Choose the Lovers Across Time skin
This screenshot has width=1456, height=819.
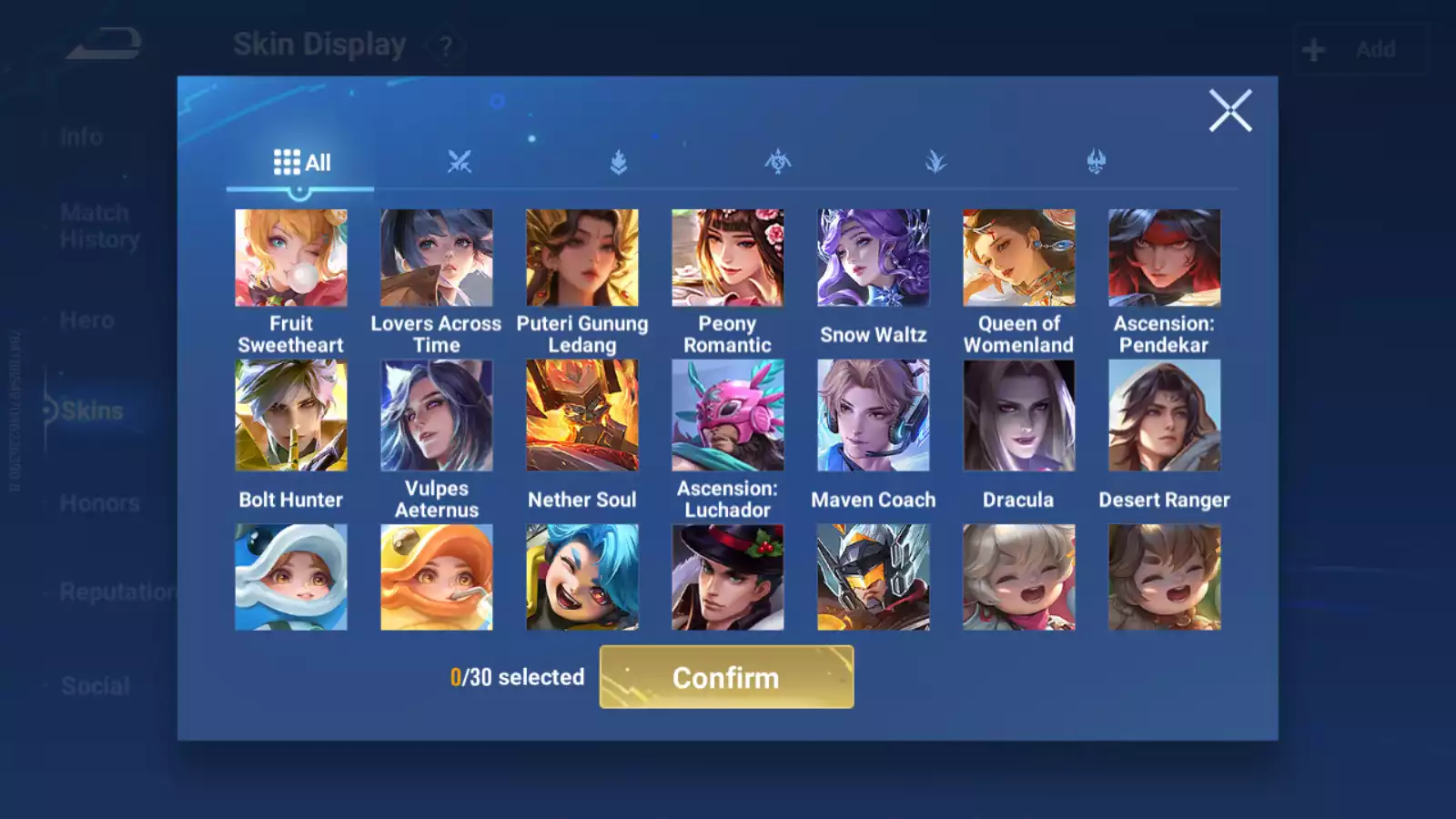click(x=437, y=258)
